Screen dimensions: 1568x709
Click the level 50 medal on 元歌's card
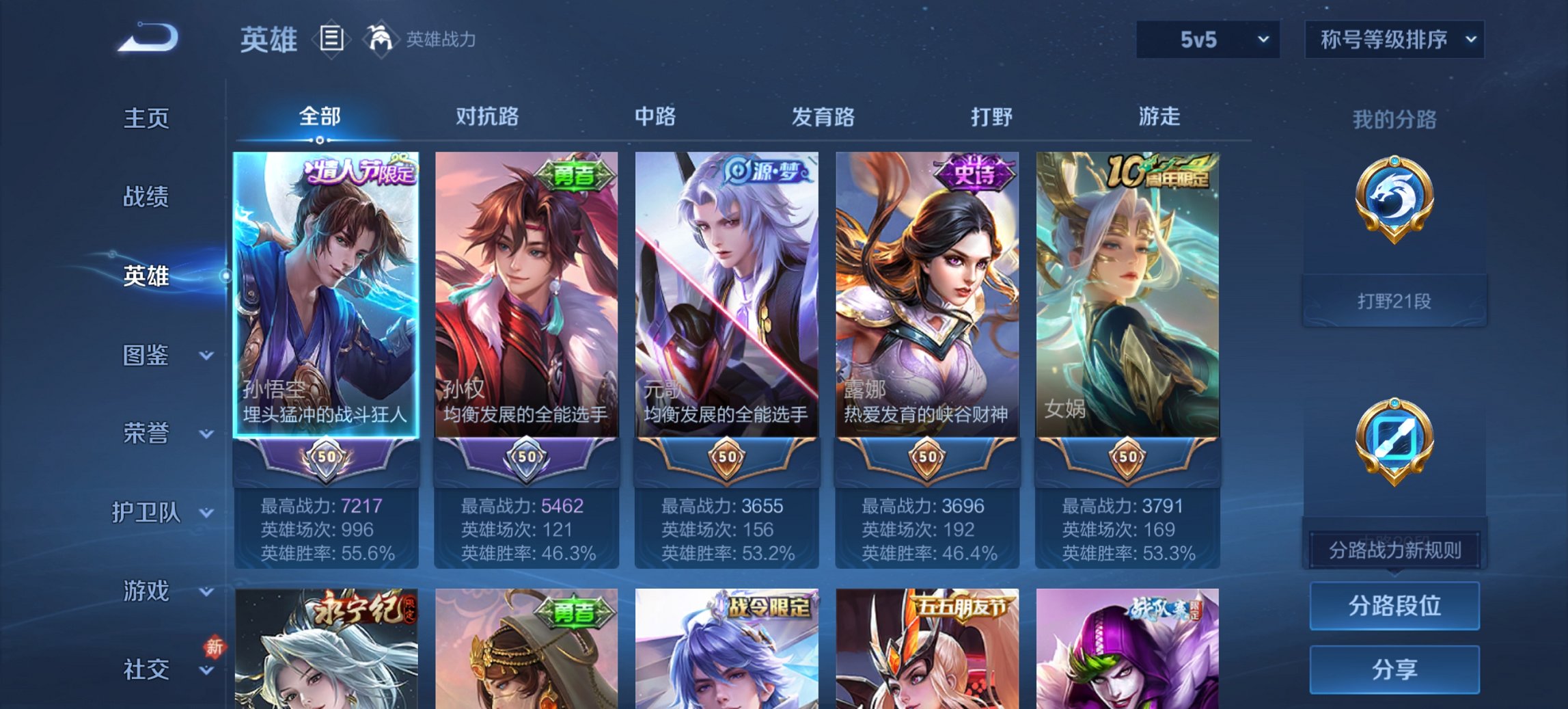(x=726, y=459)
